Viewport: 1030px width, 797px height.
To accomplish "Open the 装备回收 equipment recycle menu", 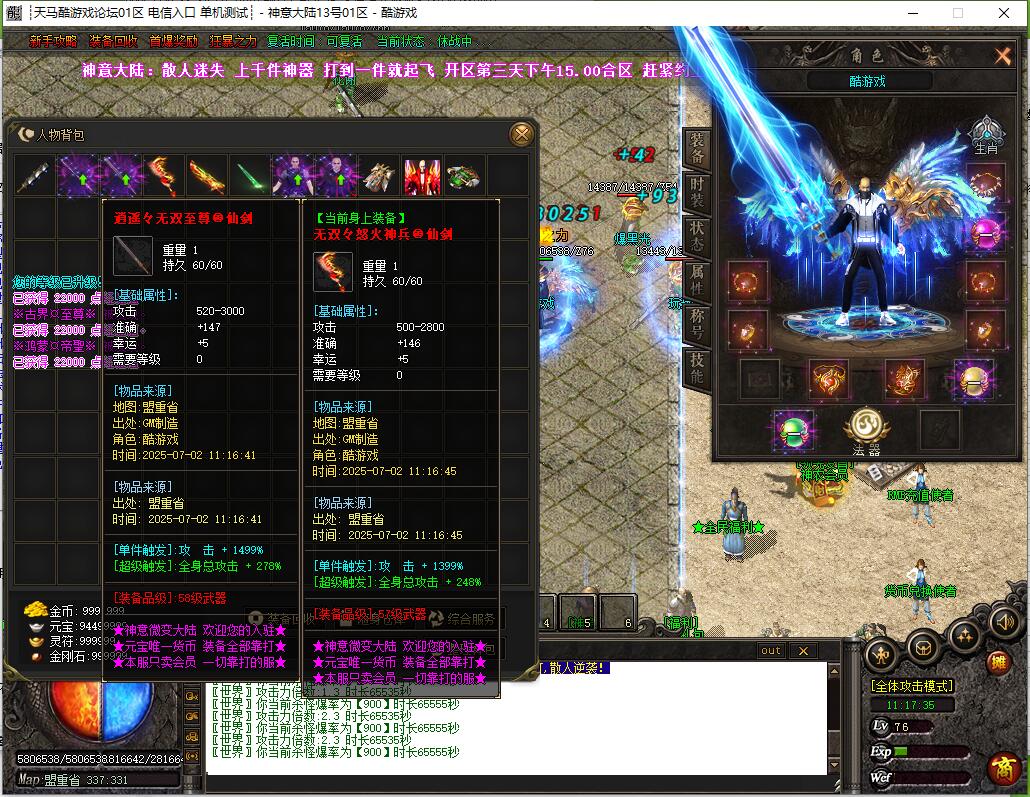I will [113, 42].
